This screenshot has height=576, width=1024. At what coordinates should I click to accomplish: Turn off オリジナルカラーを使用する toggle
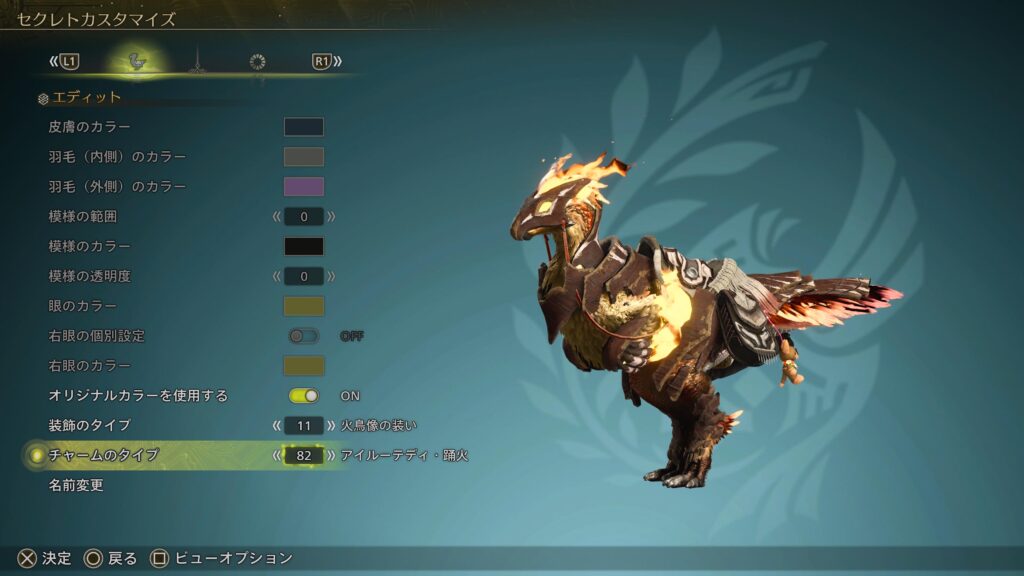pyautogui.click(x=304, y=396)
